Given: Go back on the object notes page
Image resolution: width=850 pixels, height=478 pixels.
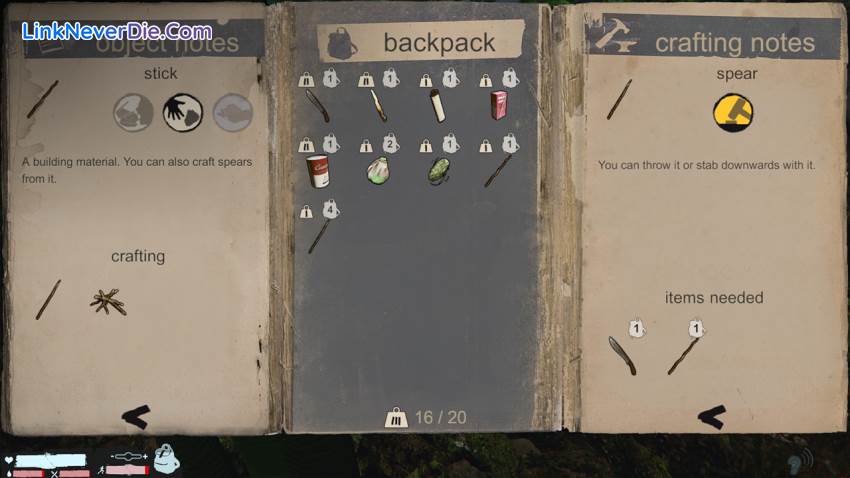Looking at the screenshot, I should (135, 416).
